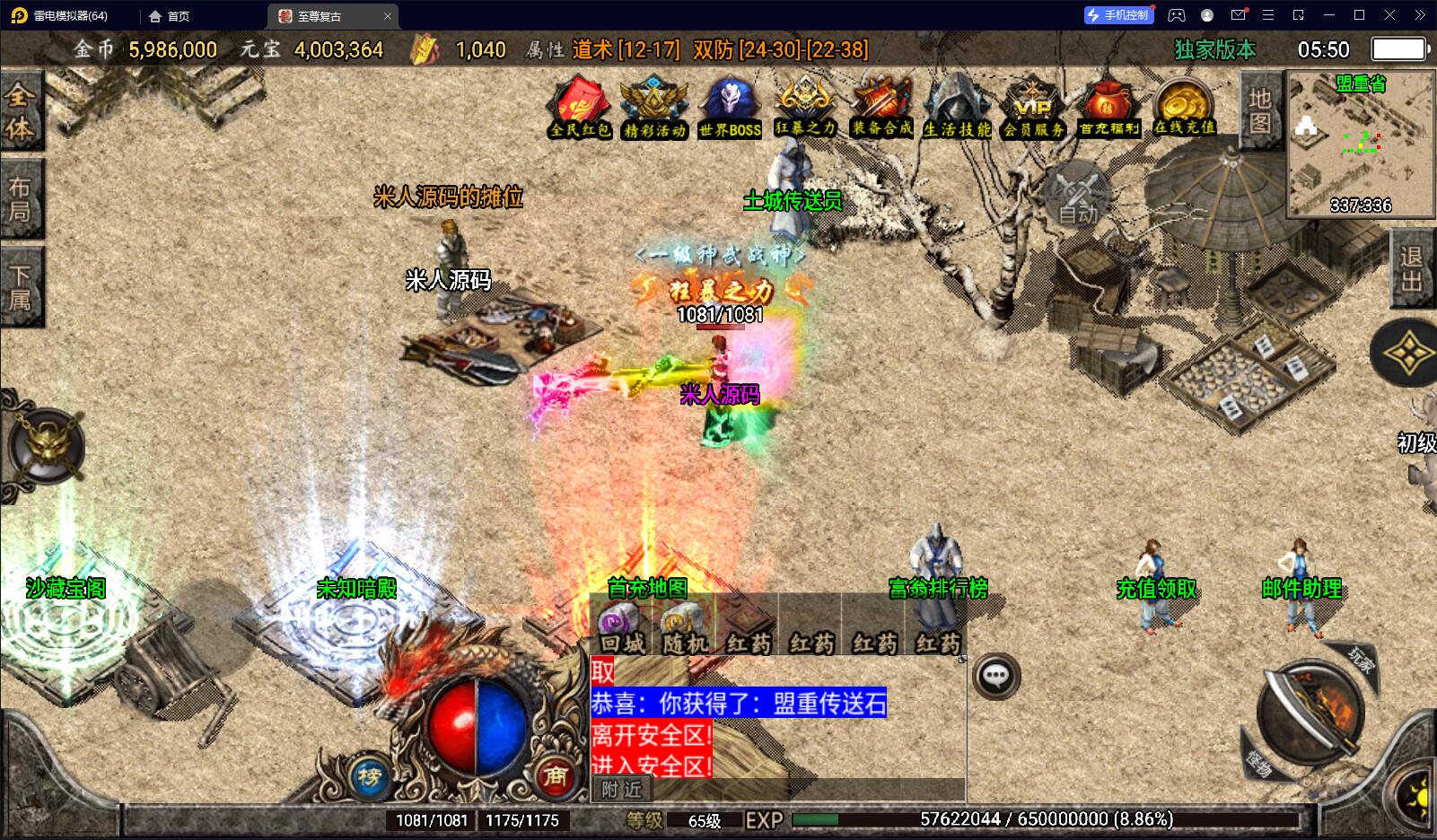Open the 地图 map button

tap(1260, 110)
